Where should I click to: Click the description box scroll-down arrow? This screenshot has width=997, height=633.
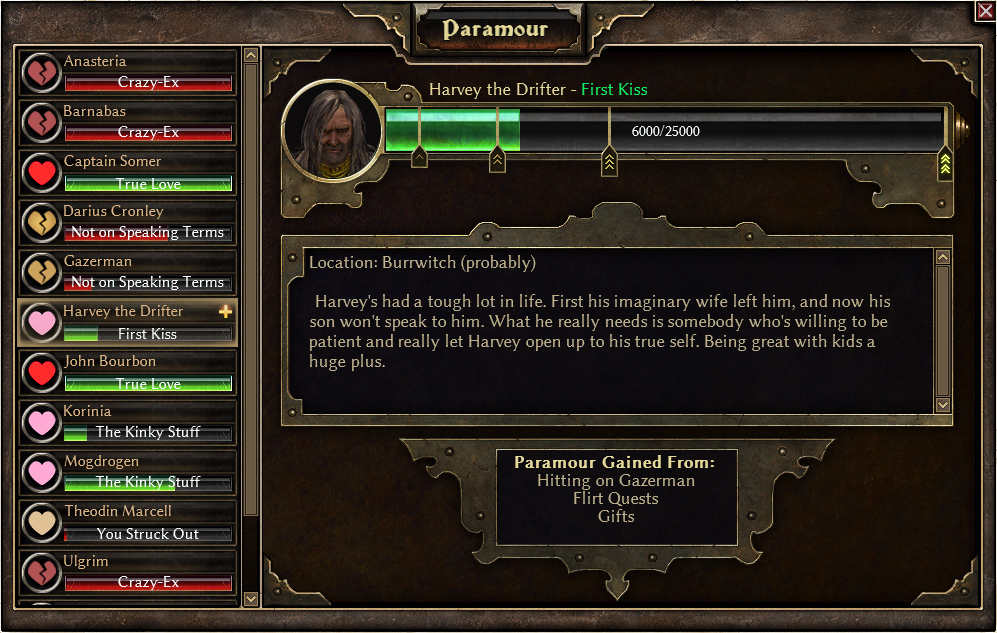(942, 404)
